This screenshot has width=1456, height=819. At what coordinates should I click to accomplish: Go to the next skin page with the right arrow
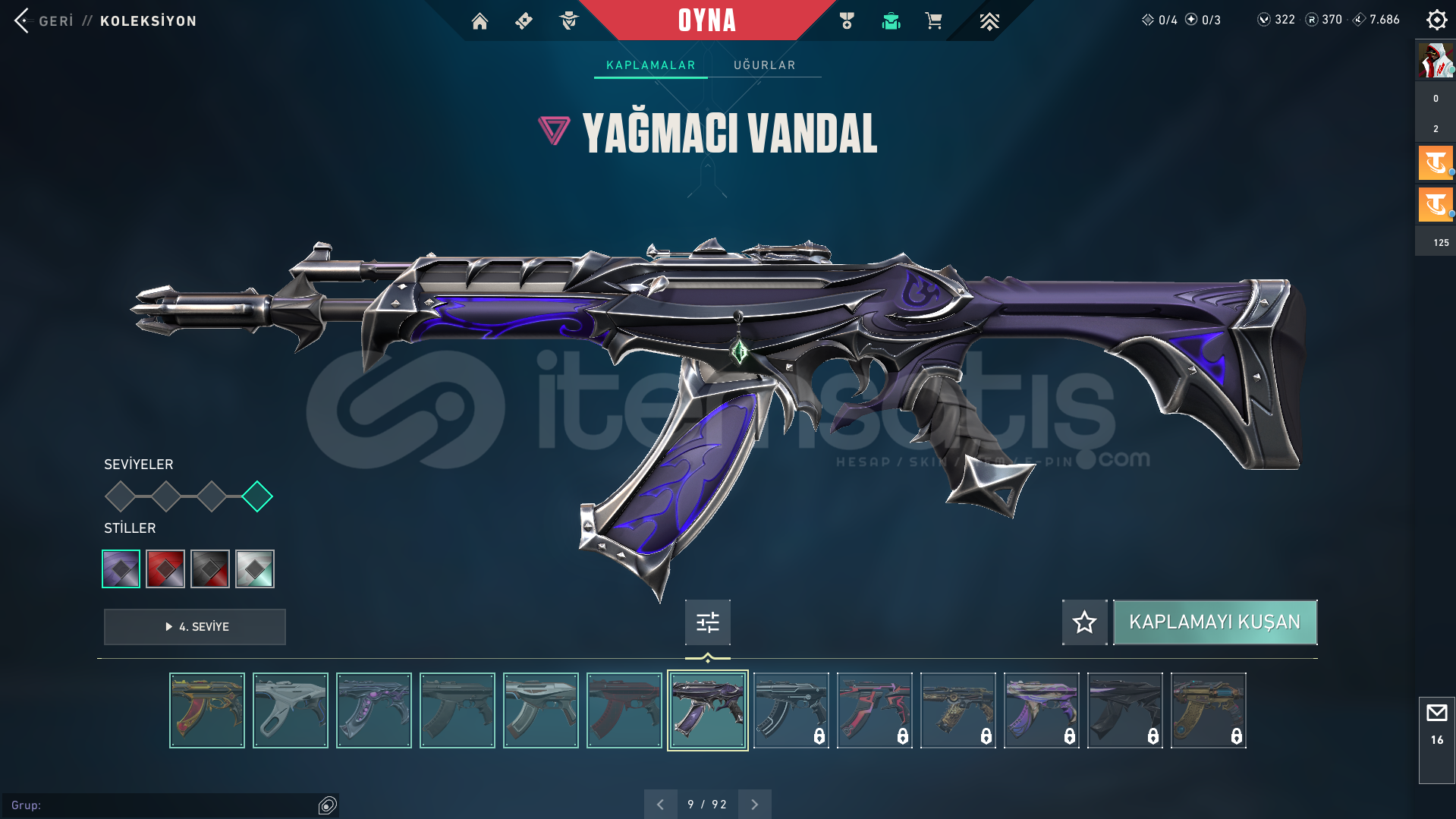click(754, 803)
